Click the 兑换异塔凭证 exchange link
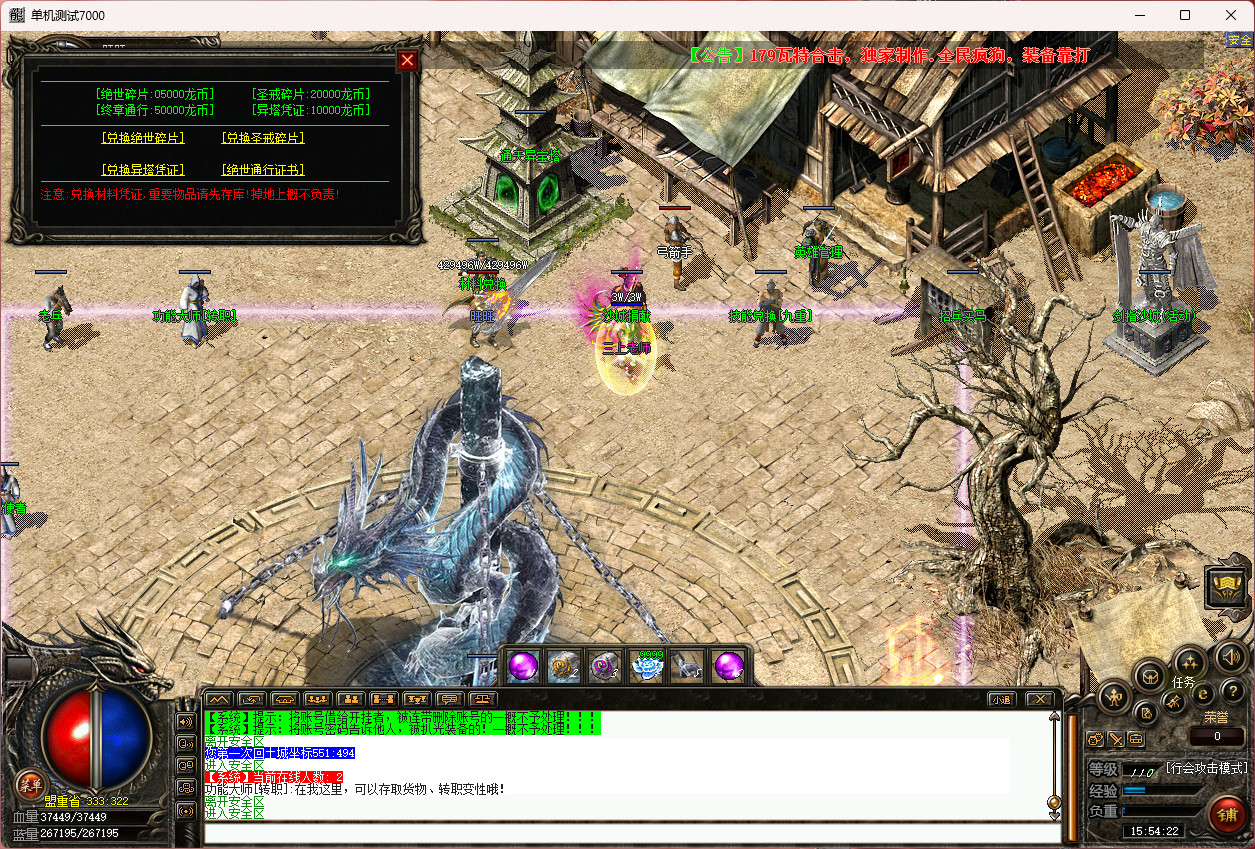Screen dimensions: 1255x849 pos(142,170)
